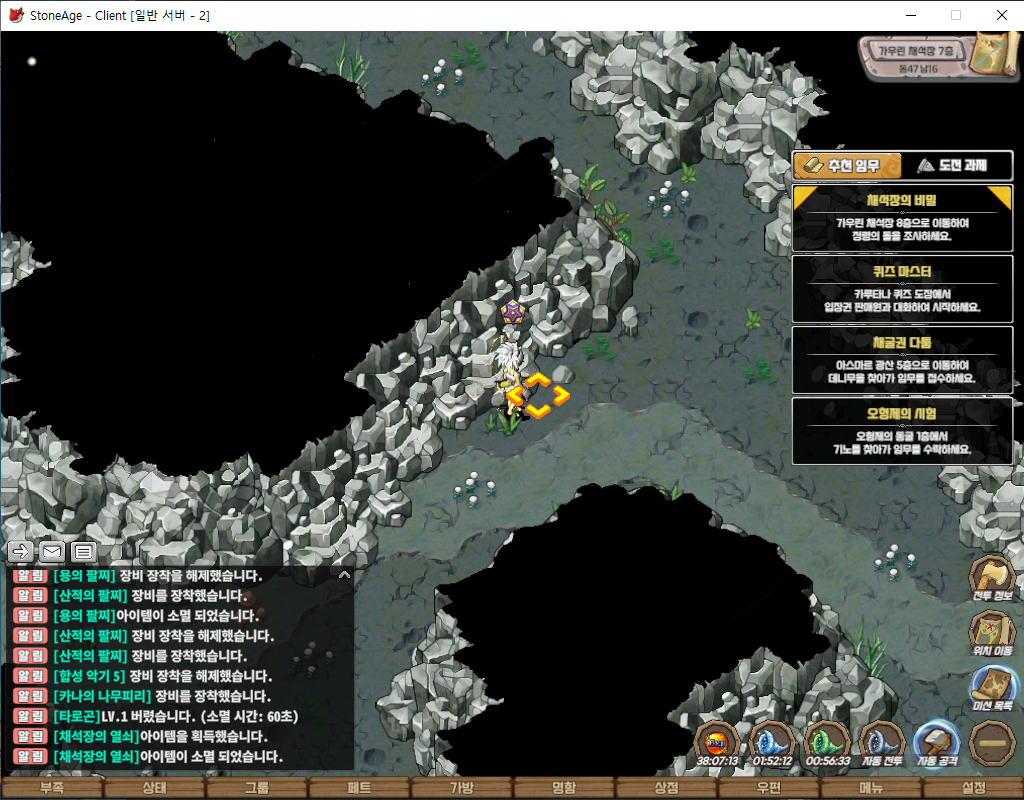Screen dimensions: 1024x800
Task: Select the 채석장의 비밀 quest entry
Action: 902,218
